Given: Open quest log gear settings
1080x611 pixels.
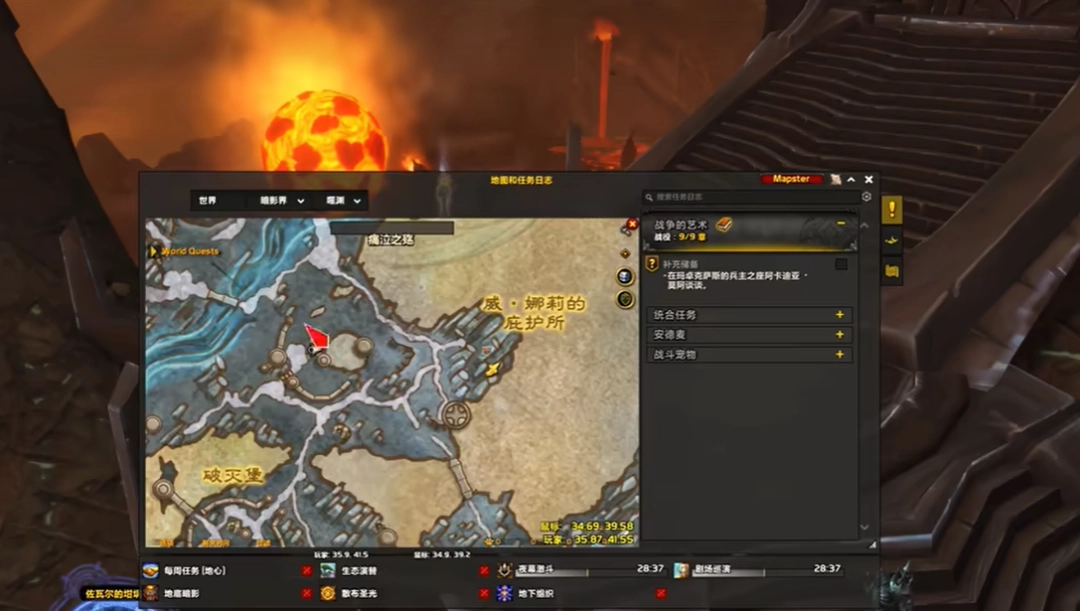Looking at the screenshot, I should (x=867, y=198).
